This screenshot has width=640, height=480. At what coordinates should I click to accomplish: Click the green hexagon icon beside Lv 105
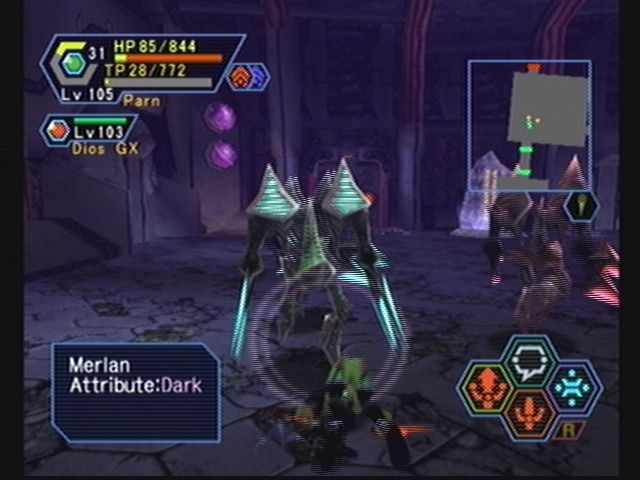[x=73, y=64]
